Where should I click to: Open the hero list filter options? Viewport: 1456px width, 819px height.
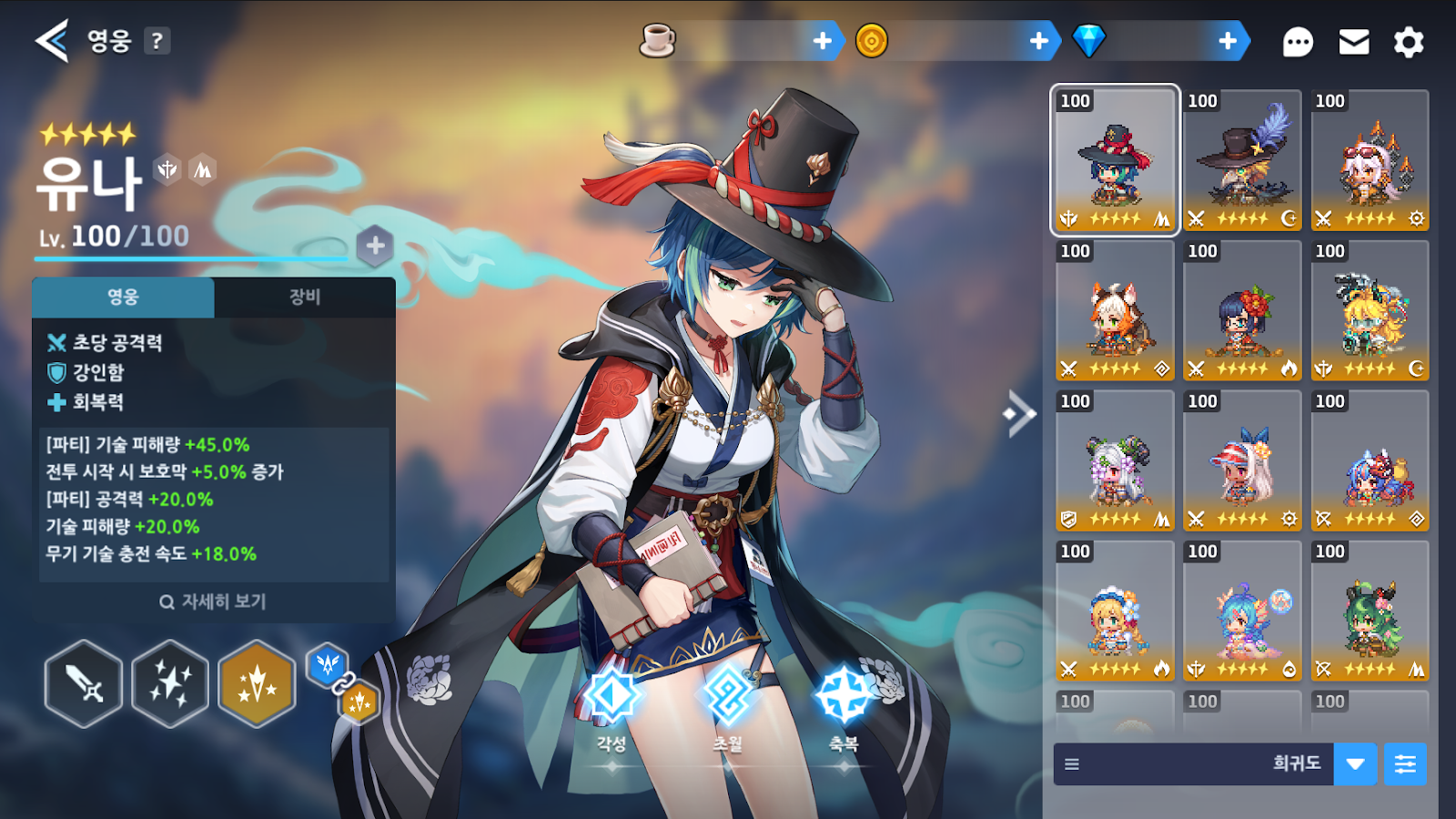click(1405, 763)
